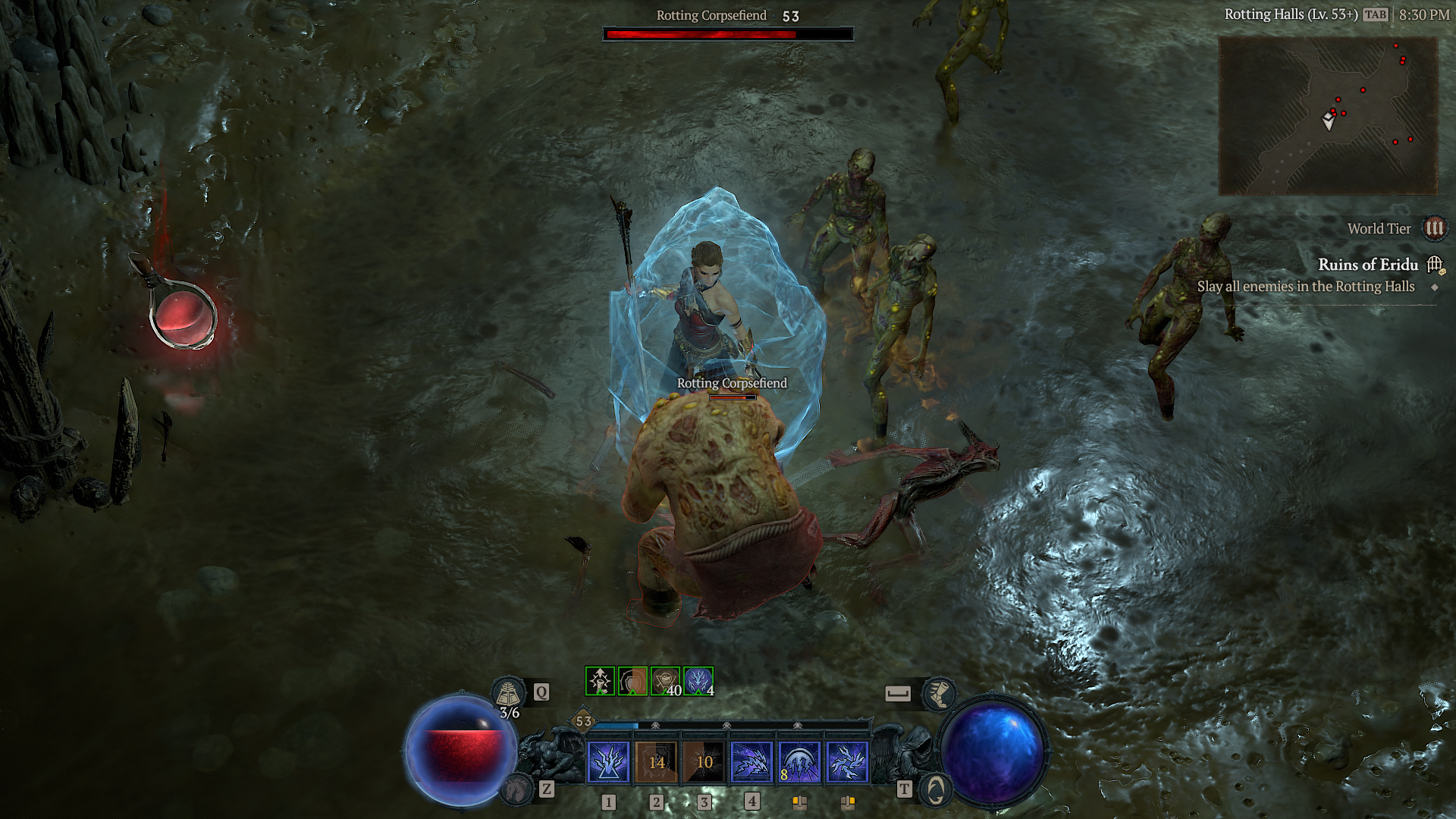1456x819 pixels.
Task: Inspect the upward arrow buff icon
Action: 600,681
